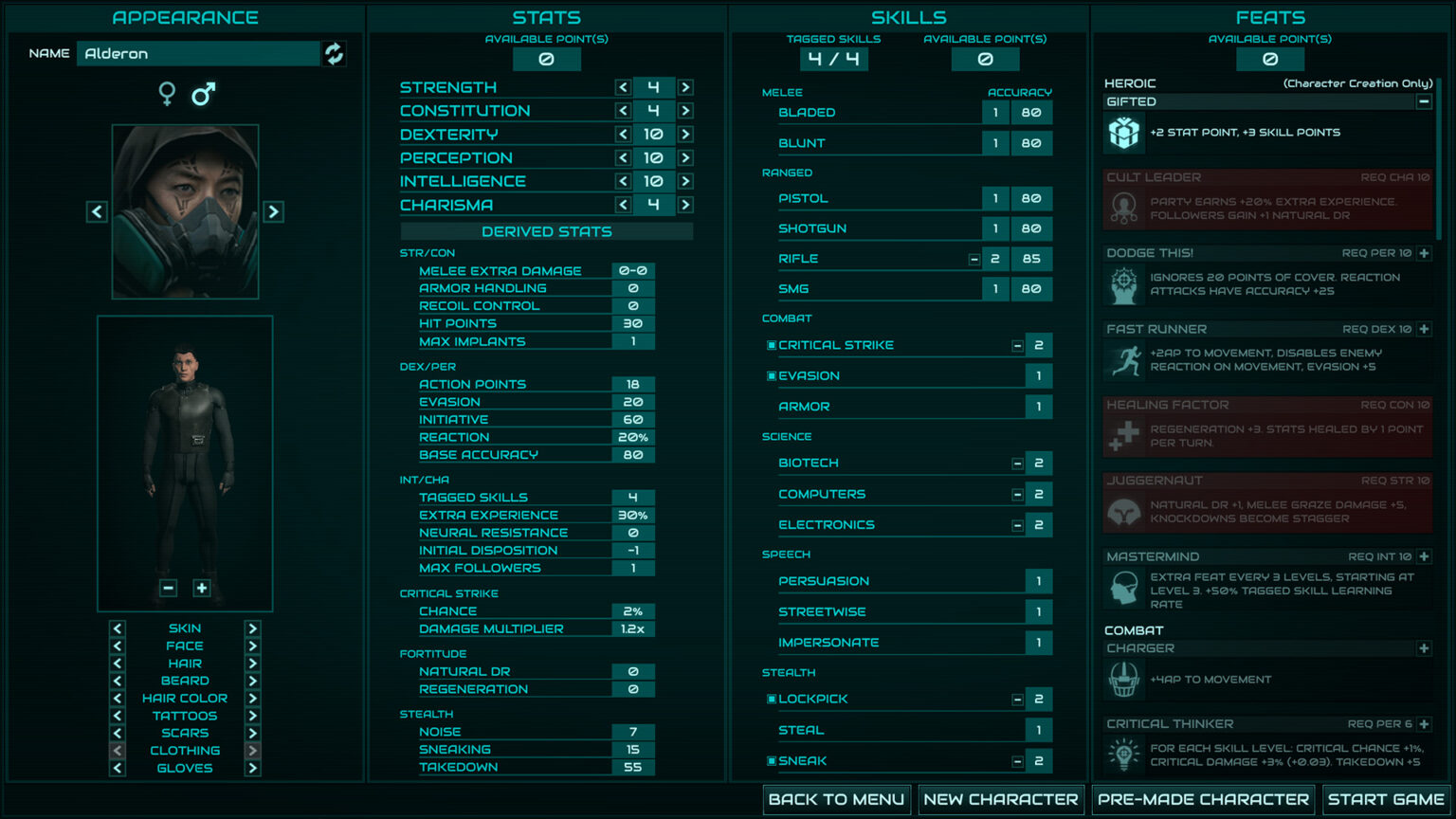This screenshot has width=1456, height=819.
Task: Click the Charger helmet icon
Action: pyautogui.click(x=1123, y=679)
